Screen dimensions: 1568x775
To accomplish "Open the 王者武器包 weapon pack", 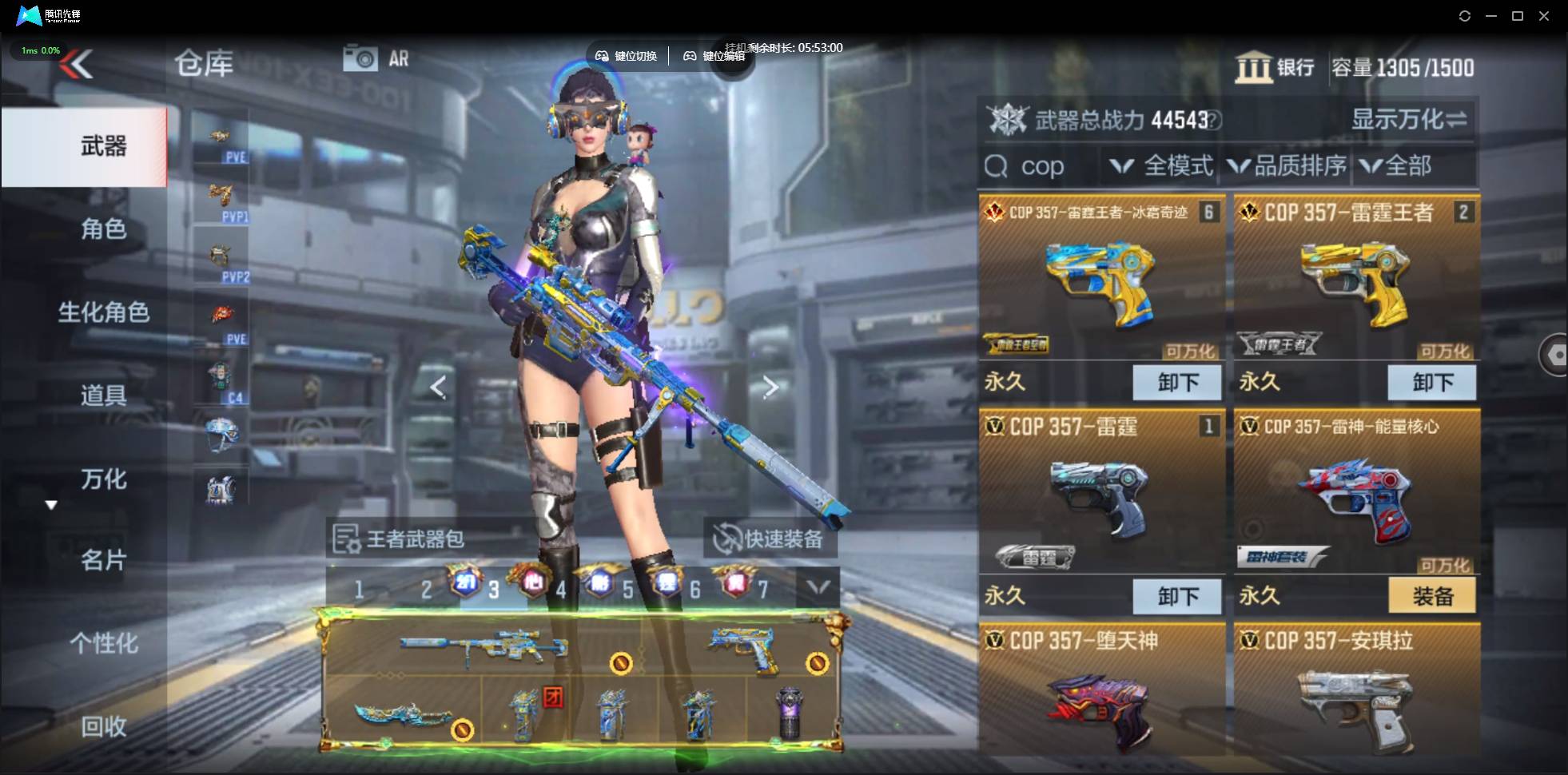I will coord(400,539).
